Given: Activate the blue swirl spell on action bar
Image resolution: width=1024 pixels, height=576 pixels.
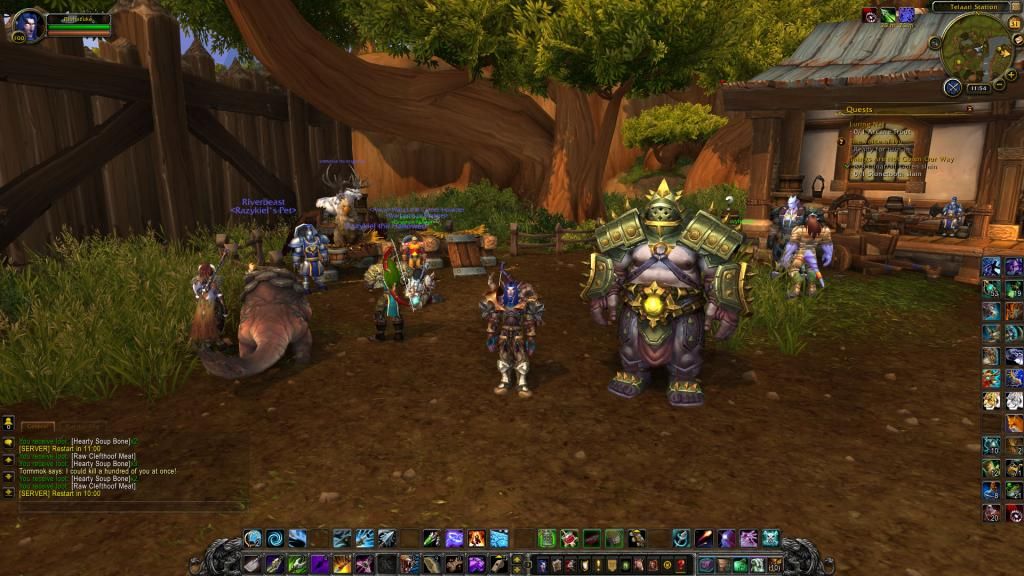Looking at the screenshot, I should [x=274, y=538].
